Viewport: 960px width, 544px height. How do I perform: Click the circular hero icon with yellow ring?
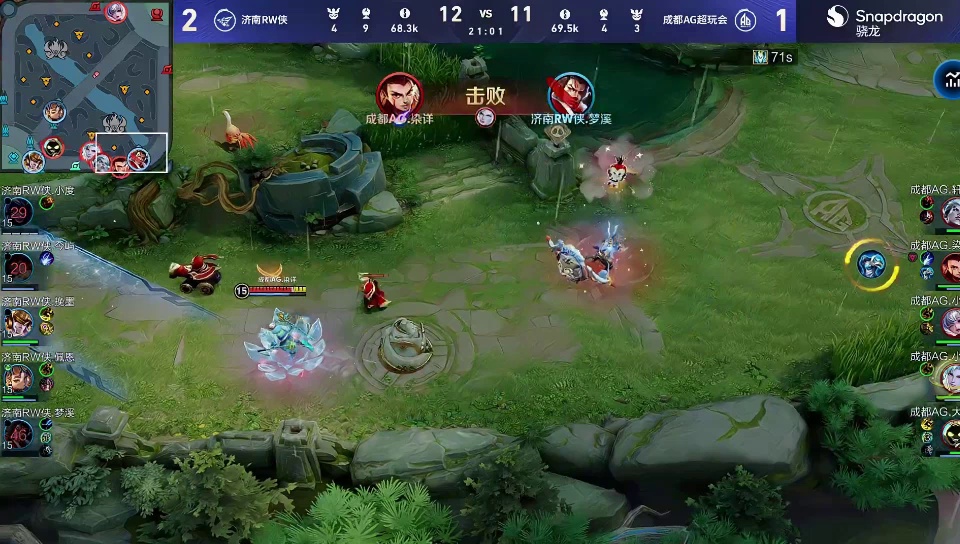tap(871, 264)
